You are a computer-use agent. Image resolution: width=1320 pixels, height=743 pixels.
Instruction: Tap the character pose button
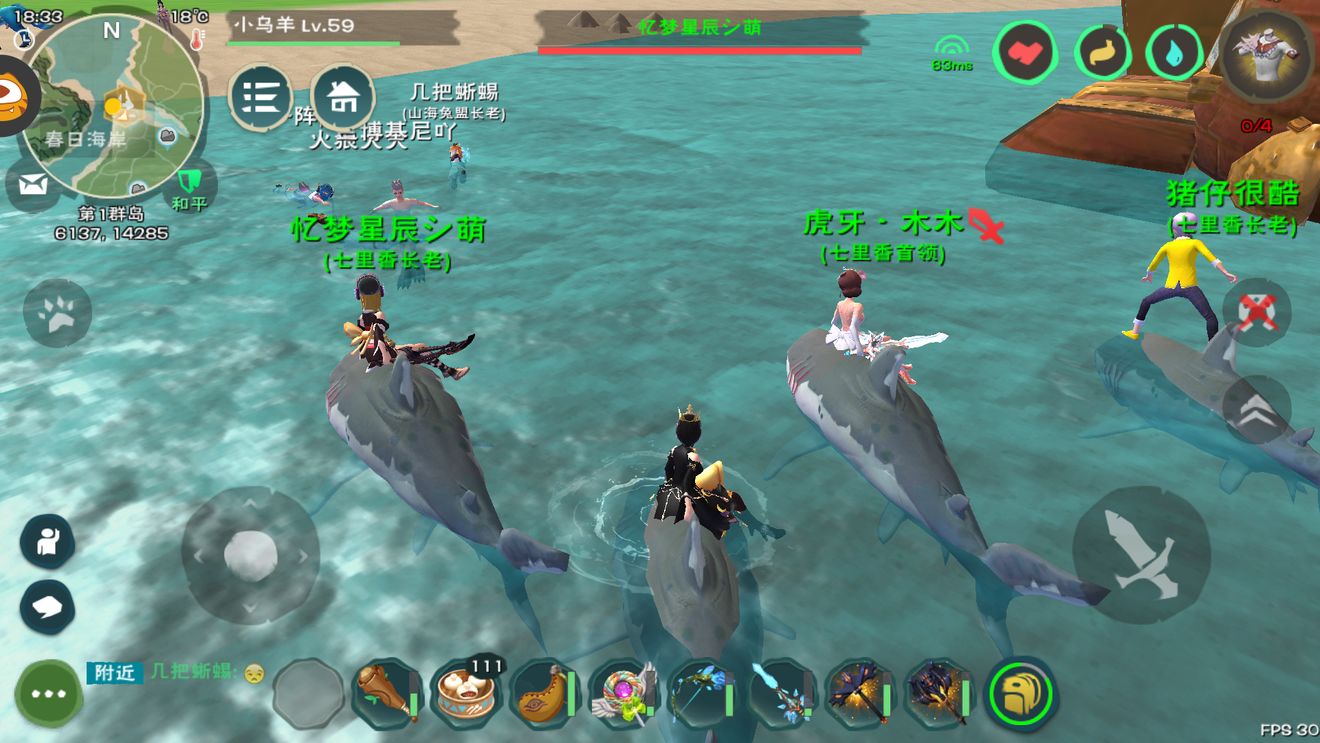[x=47, y=541]
